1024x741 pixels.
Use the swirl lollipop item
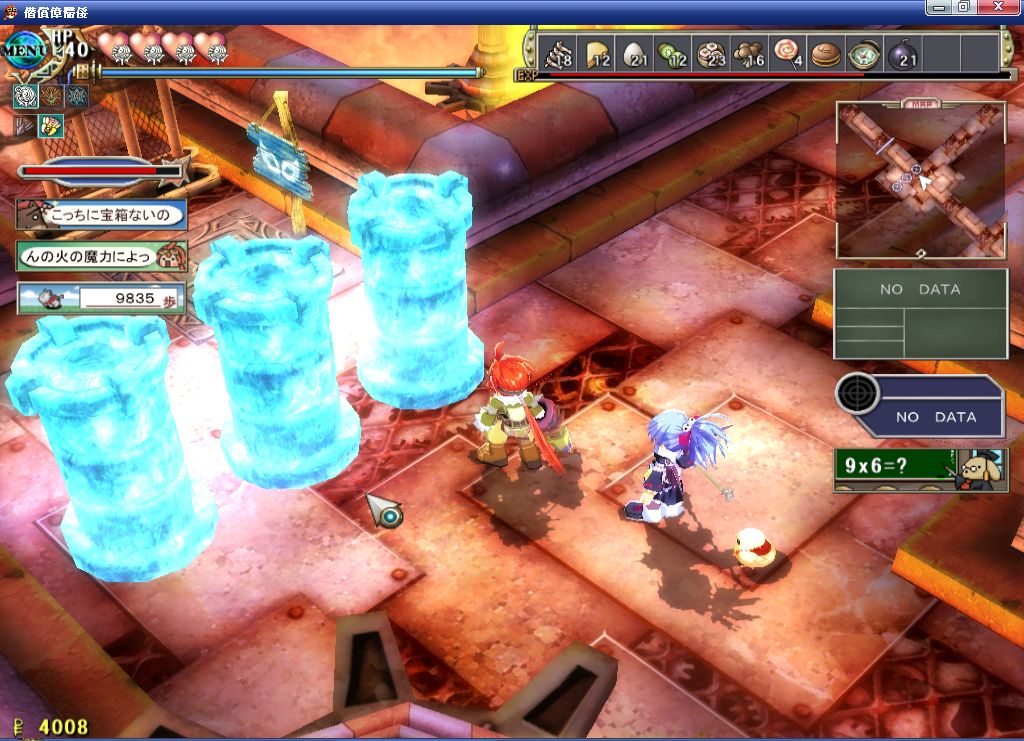coord(787,53)
